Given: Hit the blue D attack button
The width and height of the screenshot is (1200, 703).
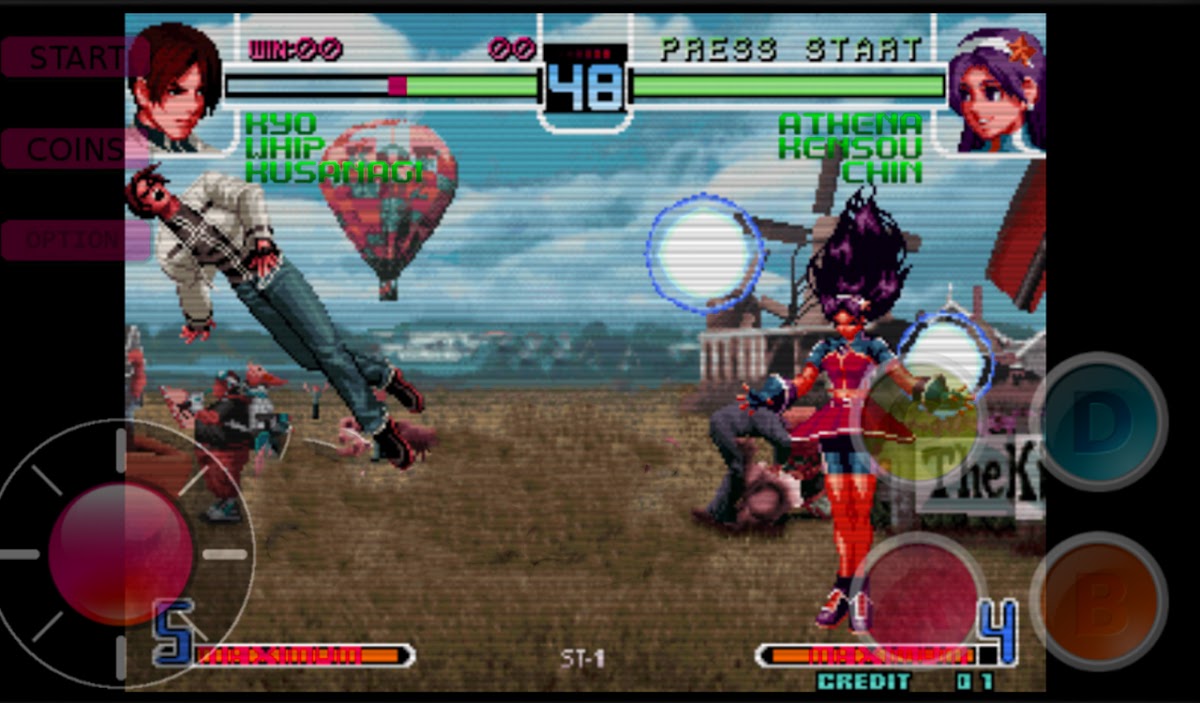Looking at the screenshot, I should 1098,422.
